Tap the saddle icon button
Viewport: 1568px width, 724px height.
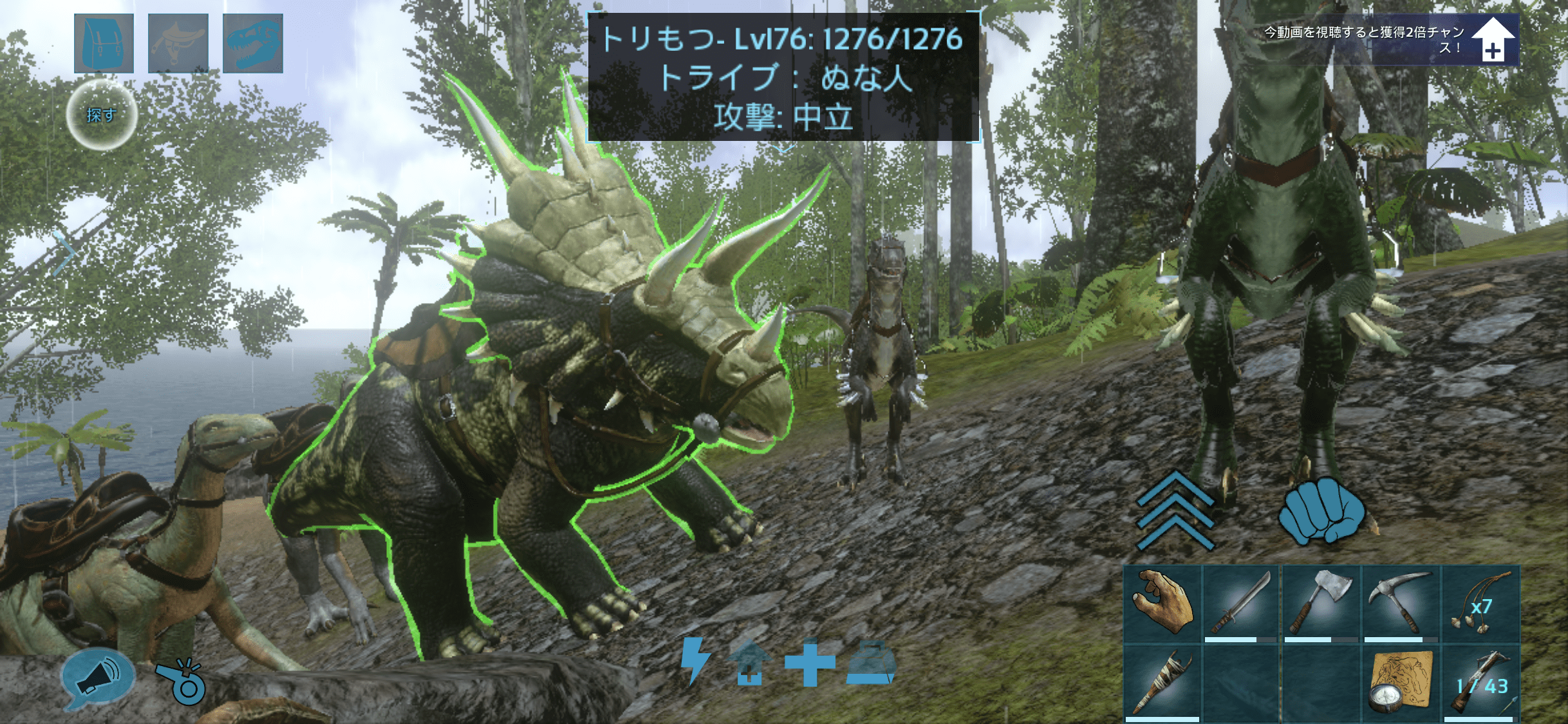click(x=178, y=43)
